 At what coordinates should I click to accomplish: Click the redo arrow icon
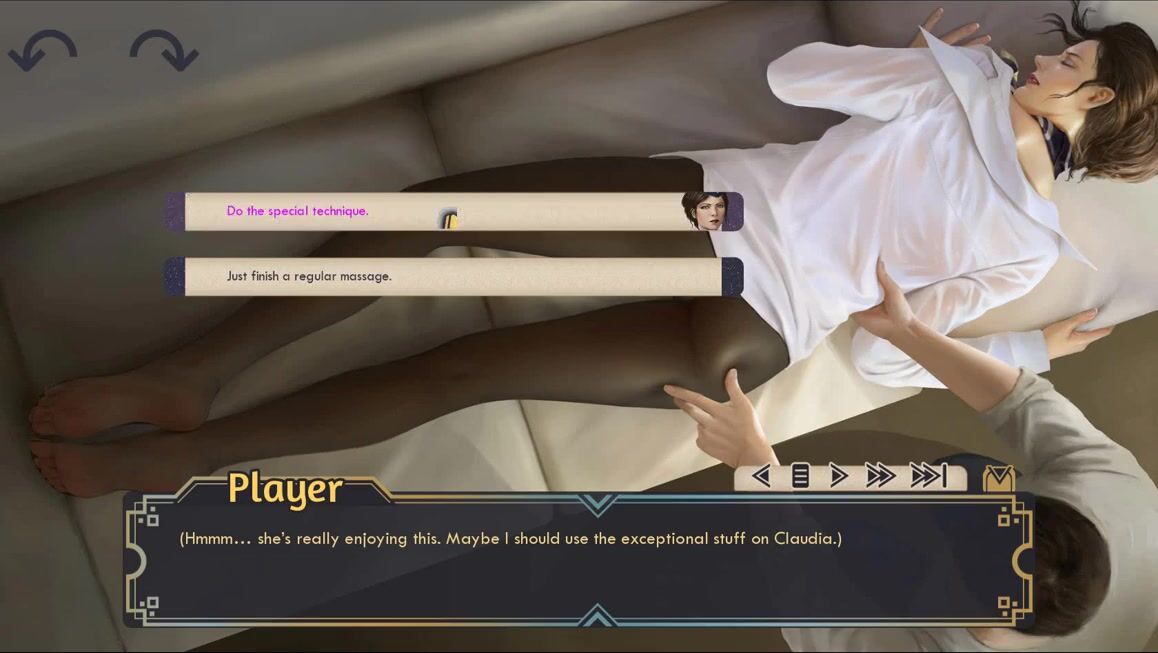point(163,50)
